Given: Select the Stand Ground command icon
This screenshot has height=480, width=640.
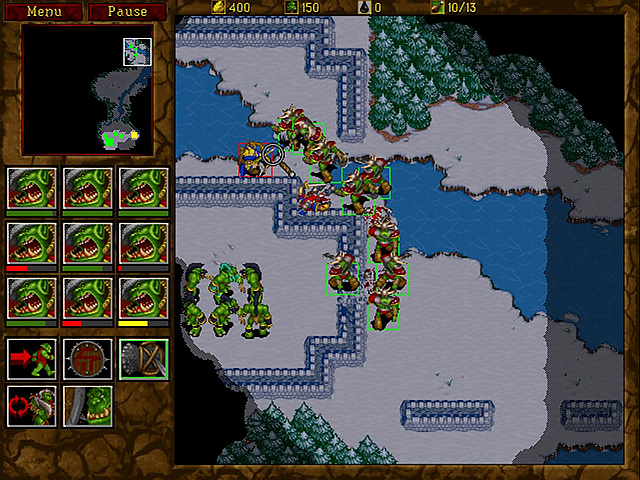Looking at the screenshot, I should click(x=86, y=406).
